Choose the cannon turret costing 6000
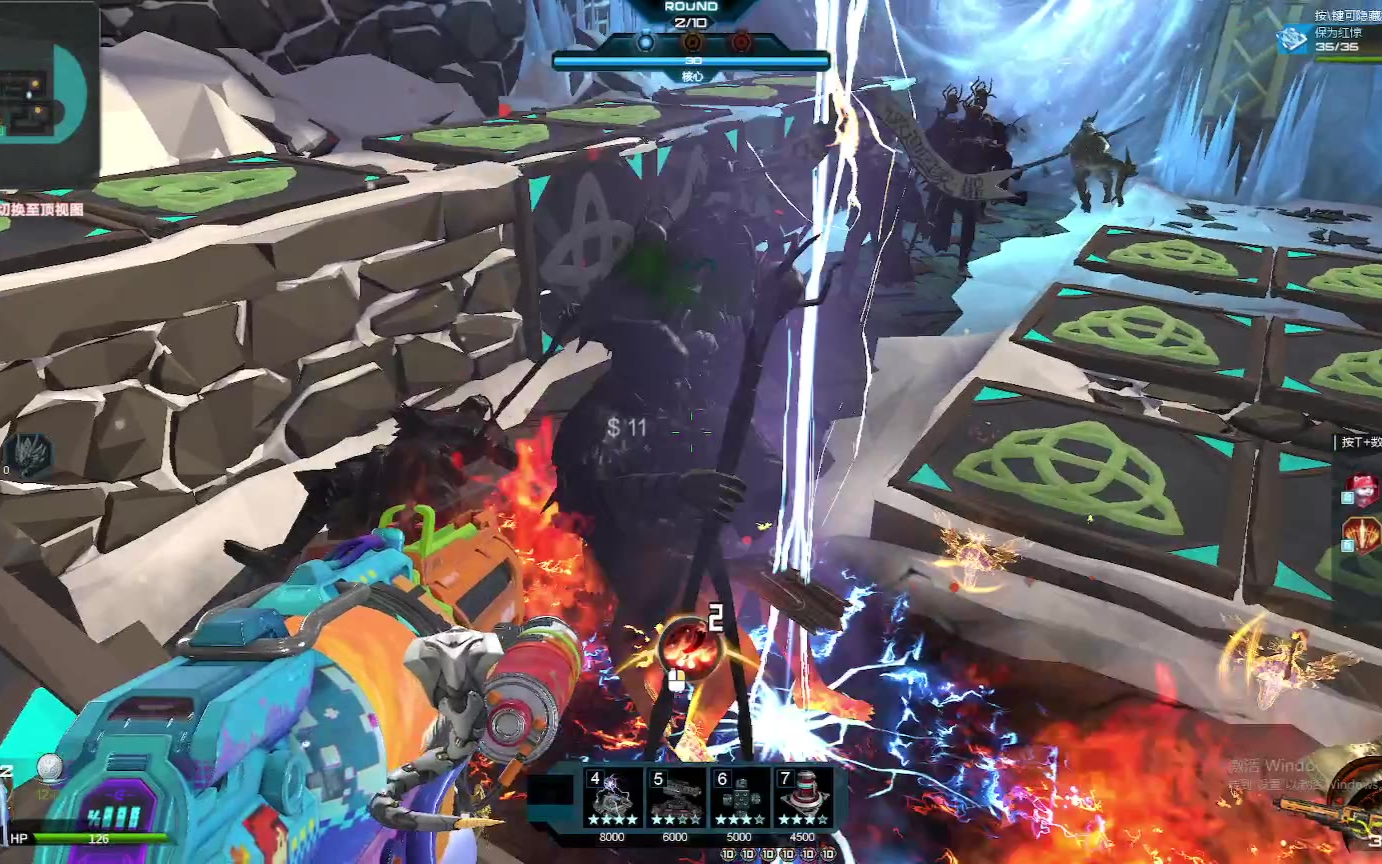Viewport: 1382px width, 864px height. click(x=675, y=798)
